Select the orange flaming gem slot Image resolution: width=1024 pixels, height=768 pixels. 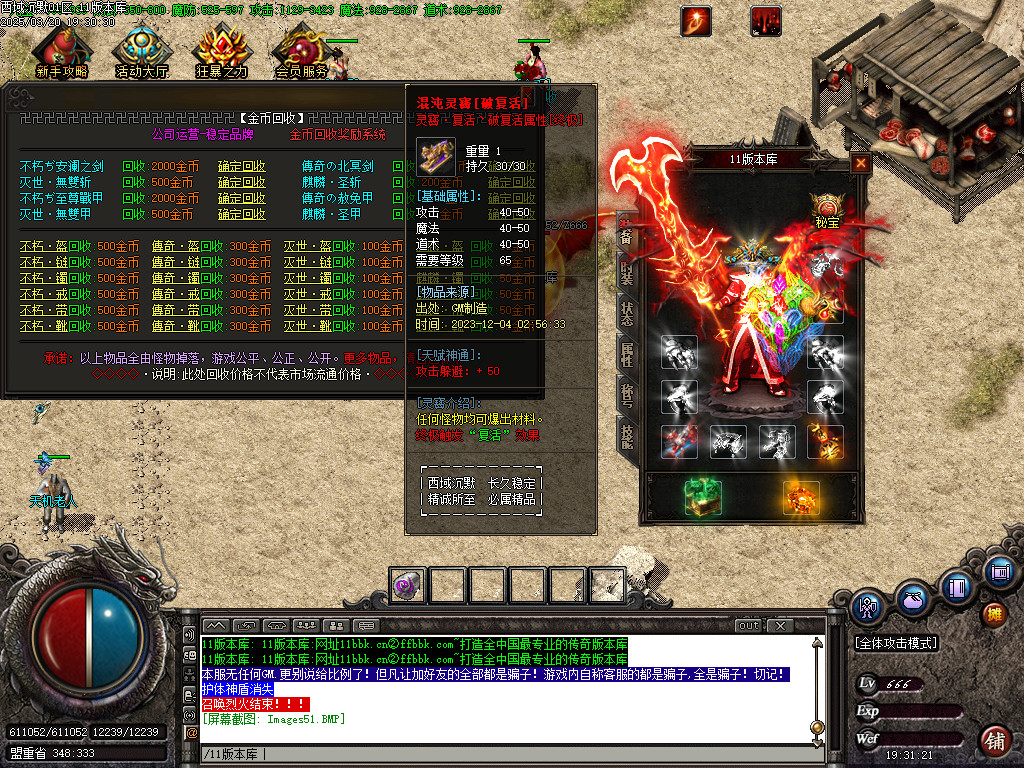(x=800, y=497)
